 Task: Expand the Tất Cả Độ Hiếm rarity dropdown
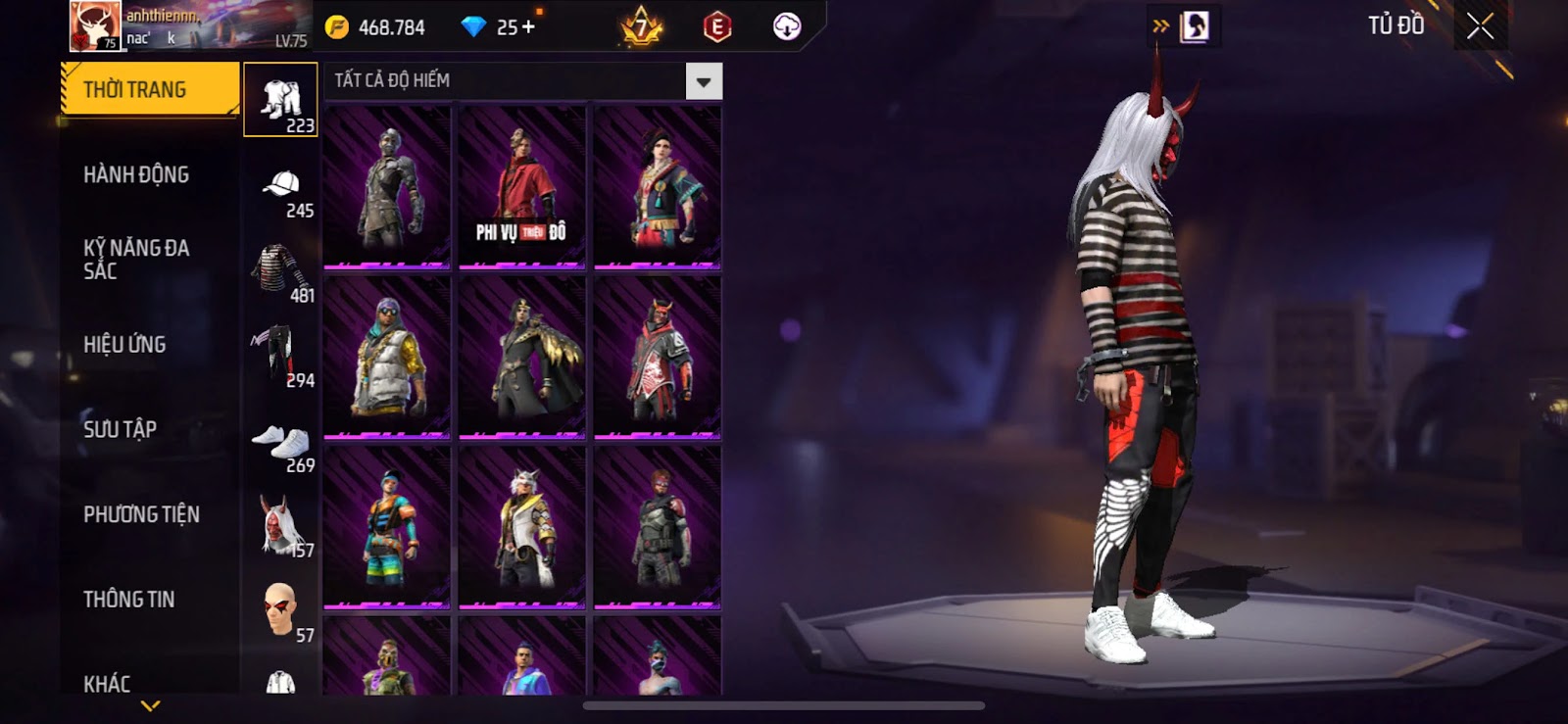pyautogui.click(x=704, y=82)
